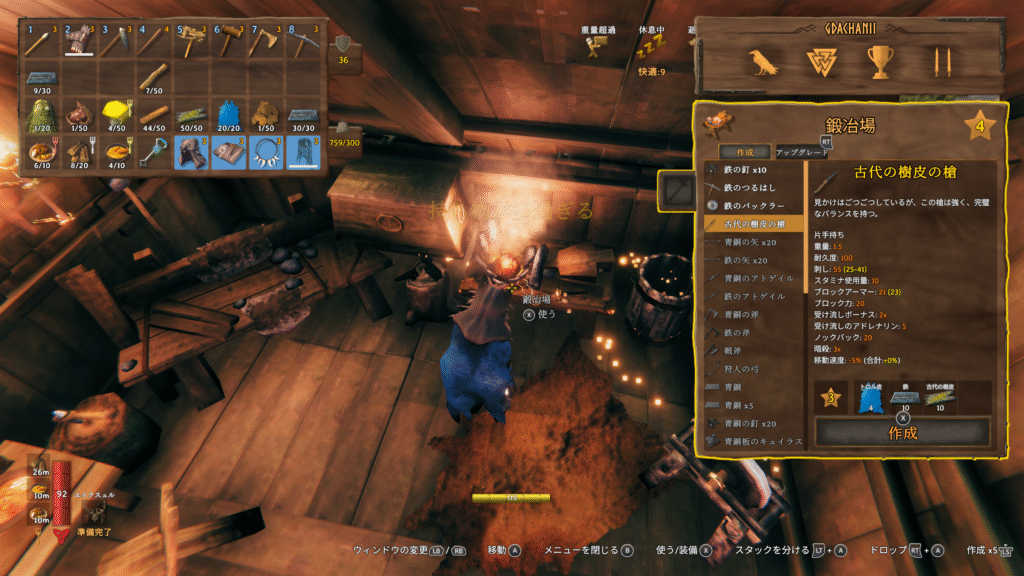The image size is (1024, 576).
Task: Open the skills triangle-knot icon
Action: coord(821,63)
